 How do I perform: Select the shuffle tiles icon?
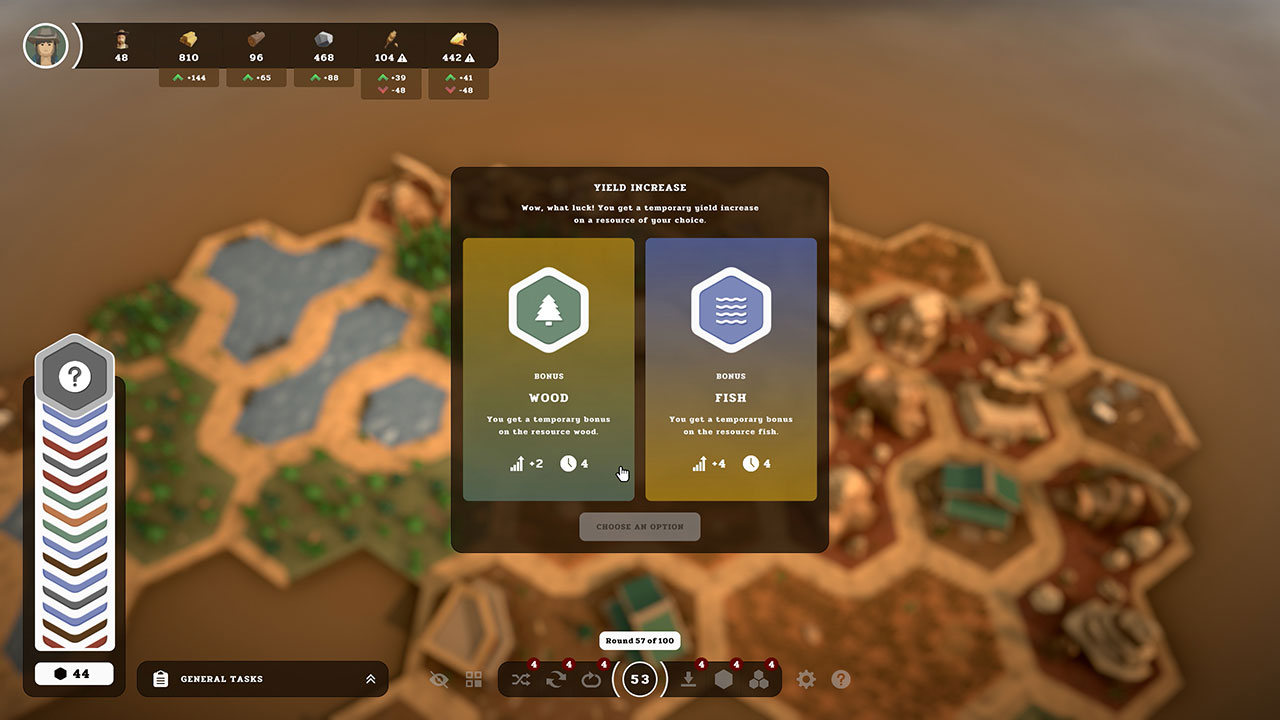(521, 679)
